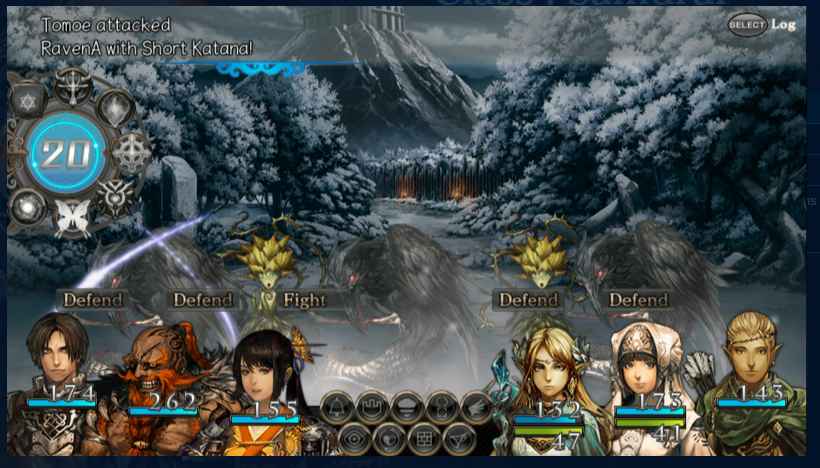The image size is (820, 468).
Task: Click the swirling galaxy orb icon
Action: tap(27, 205)
